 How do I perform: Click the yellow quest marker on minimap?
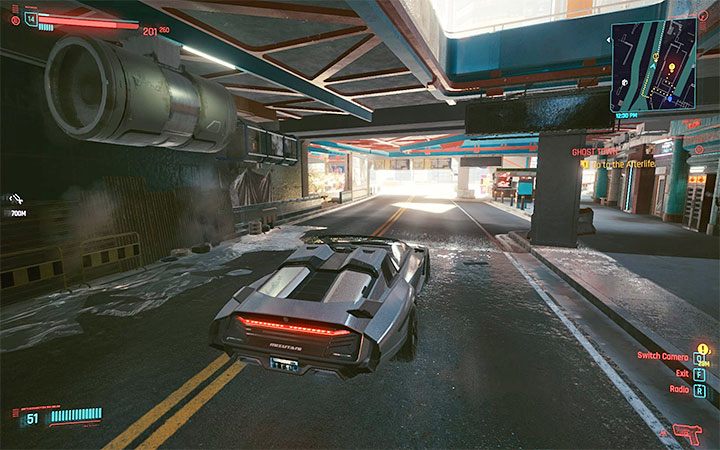pyautogui.click(x=672, y=69)
